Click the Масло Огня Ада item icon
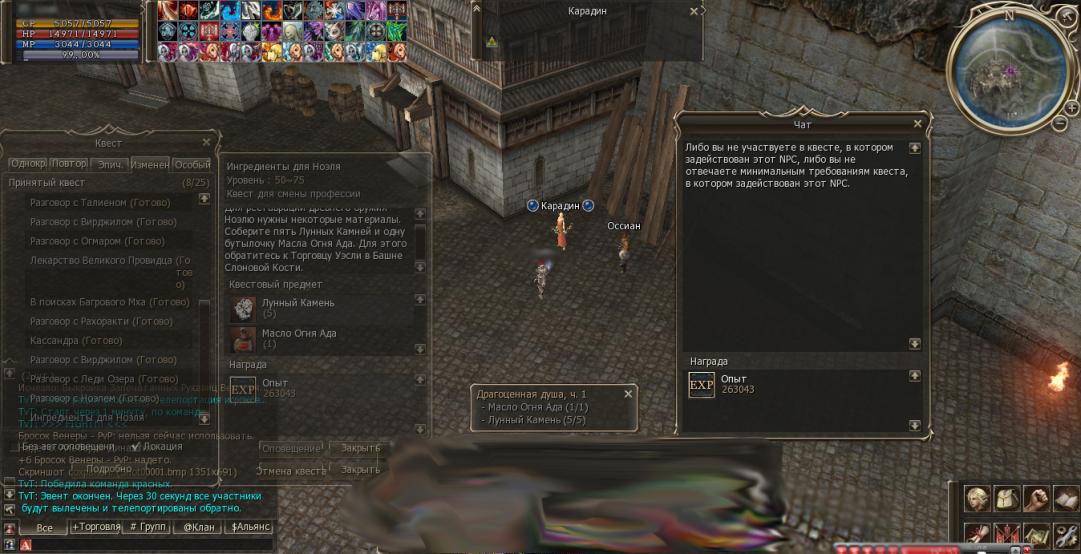 (243, 338)
